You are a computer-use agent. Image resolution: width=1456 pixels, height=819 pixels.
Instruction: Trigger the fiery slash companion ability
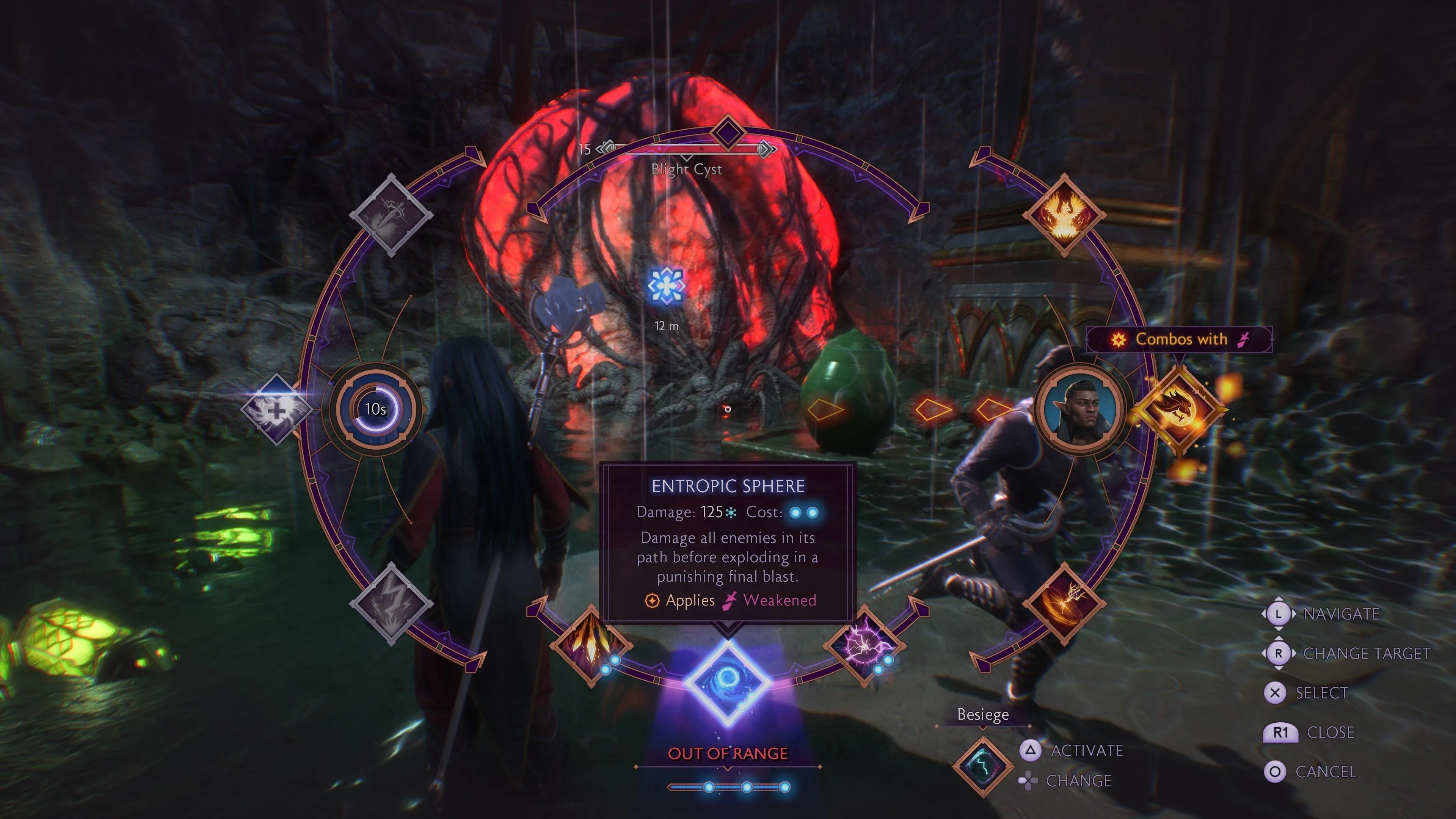click(1064, 604)
